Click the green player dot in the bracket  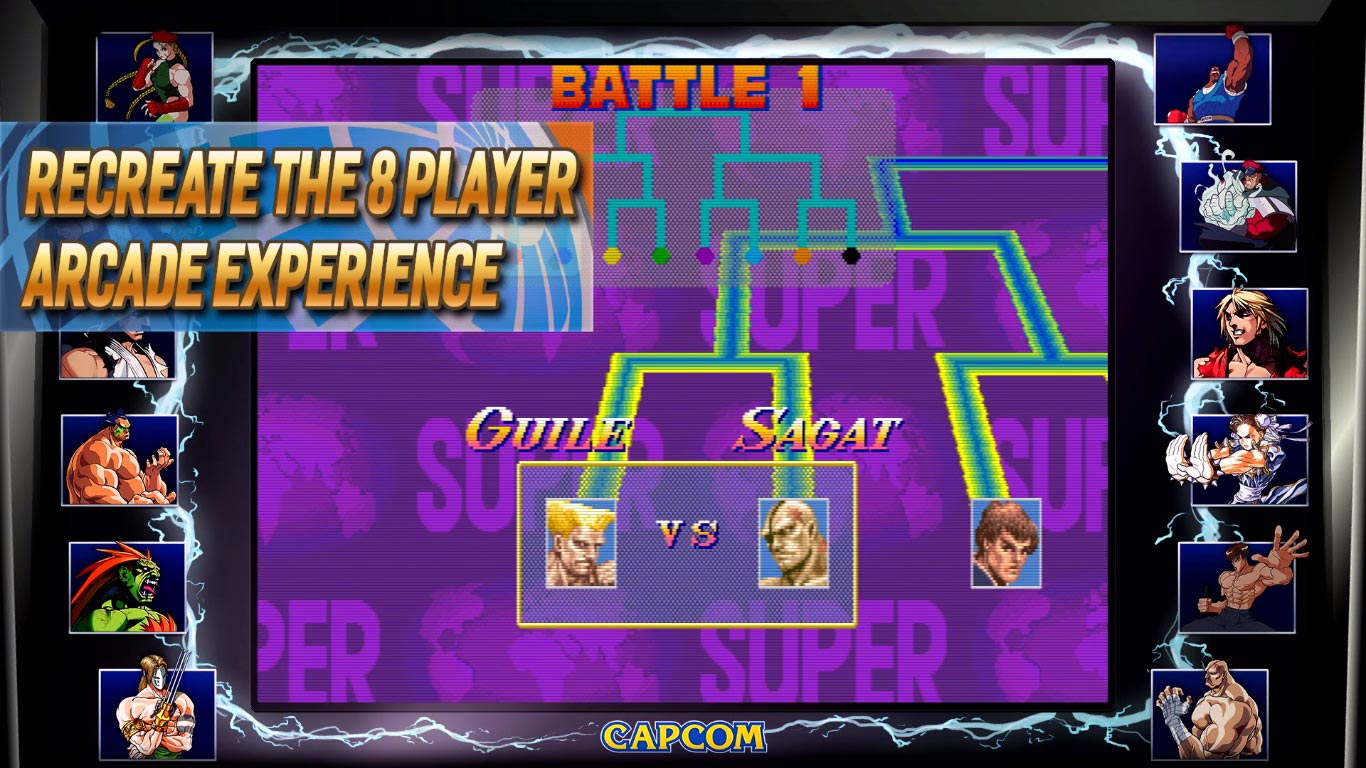(659, 256)
